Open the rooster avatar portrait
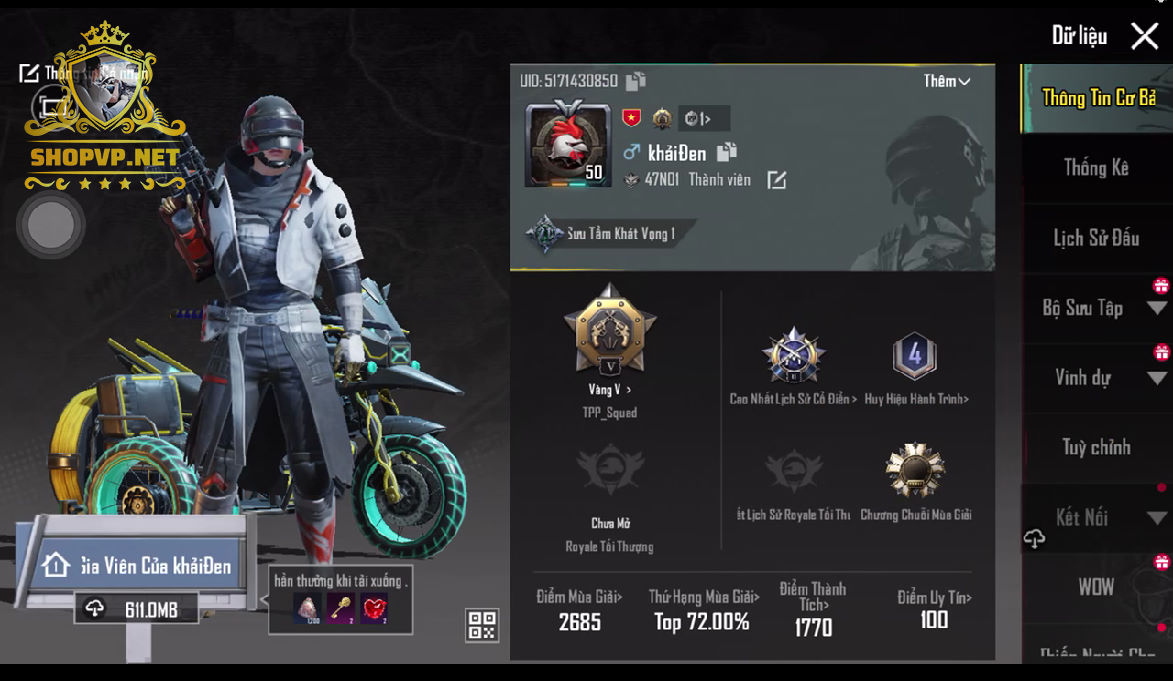The width and height of the screenshot is (1173, 681). click(x=567, y=144)
